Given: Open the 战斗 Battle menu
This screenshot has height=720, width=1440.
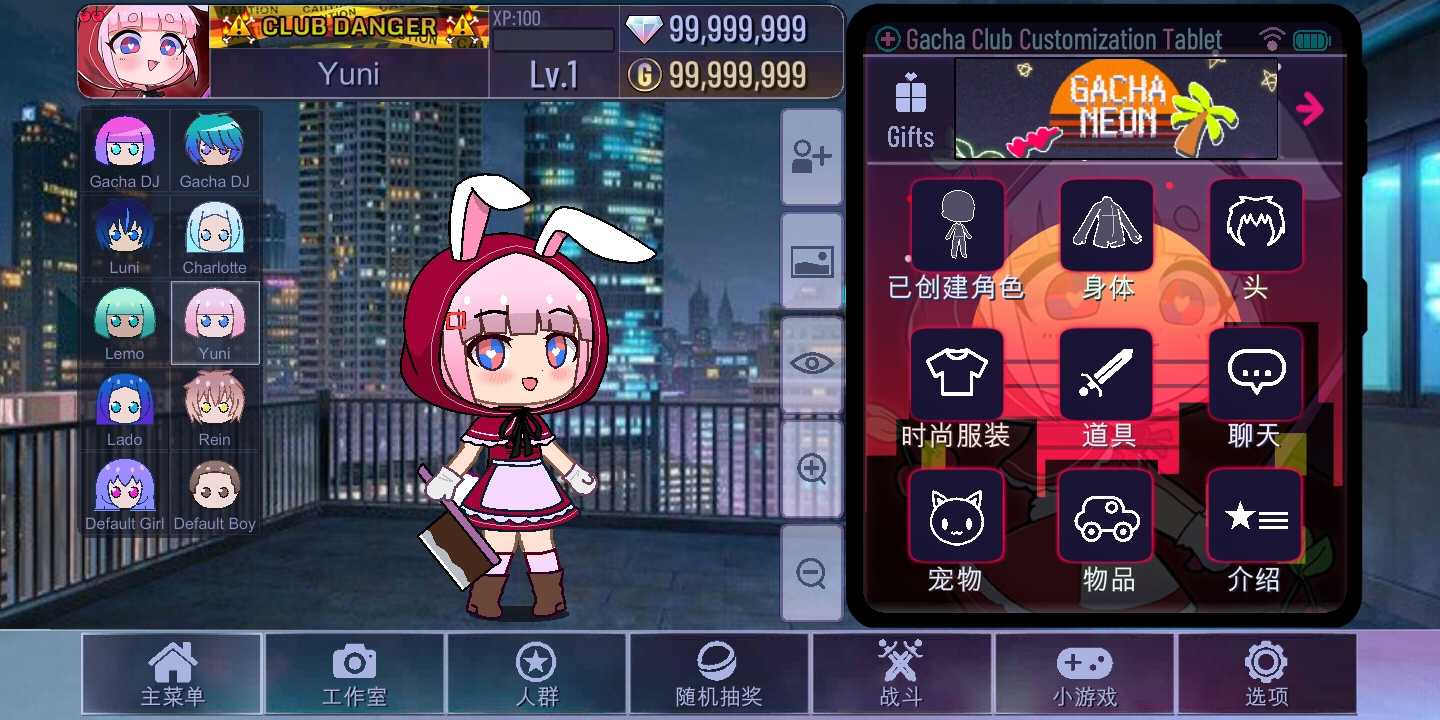Looking at the screenshot, I should coord(902,674).
